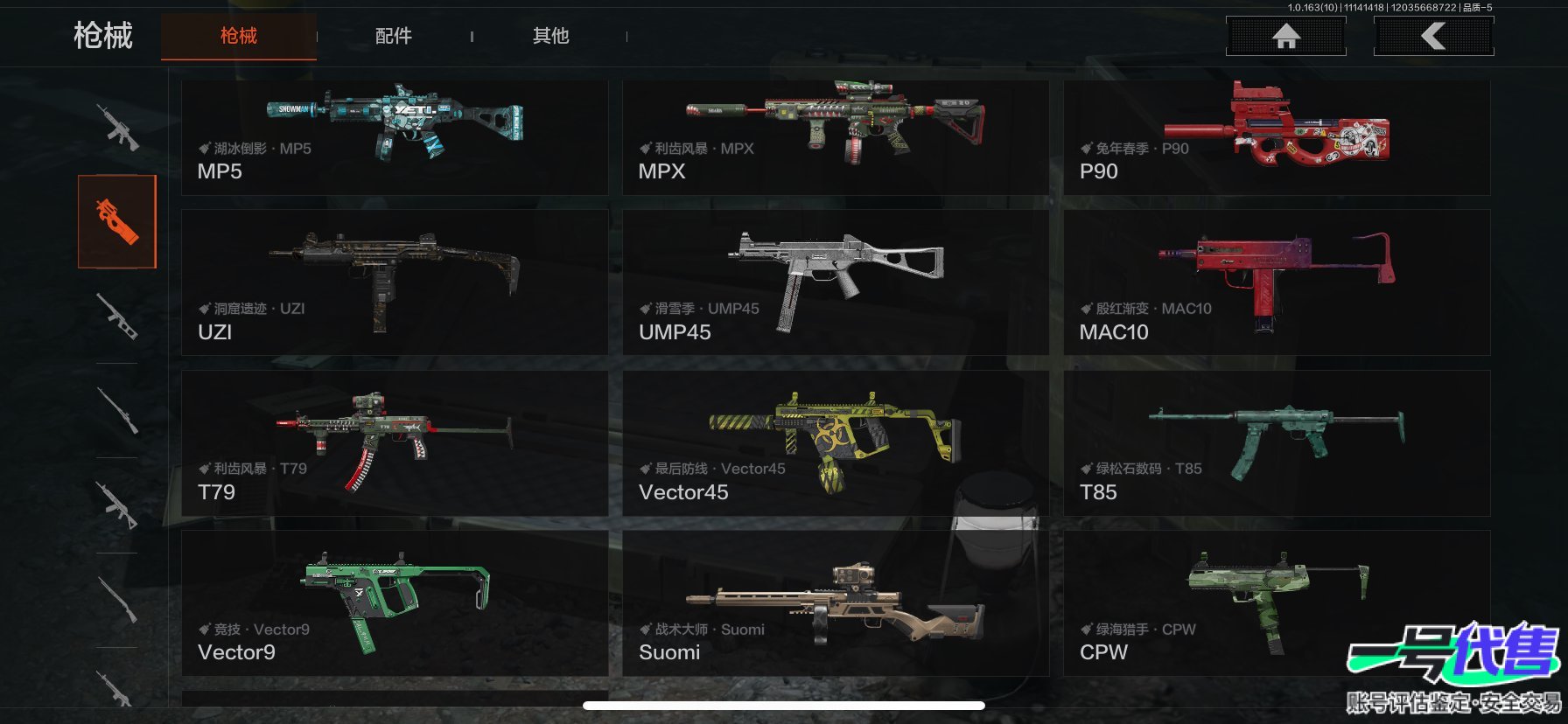
Task: Show the assault rifle category at top of sidebar
Action: pyautogui.click(x=117, y=128)
